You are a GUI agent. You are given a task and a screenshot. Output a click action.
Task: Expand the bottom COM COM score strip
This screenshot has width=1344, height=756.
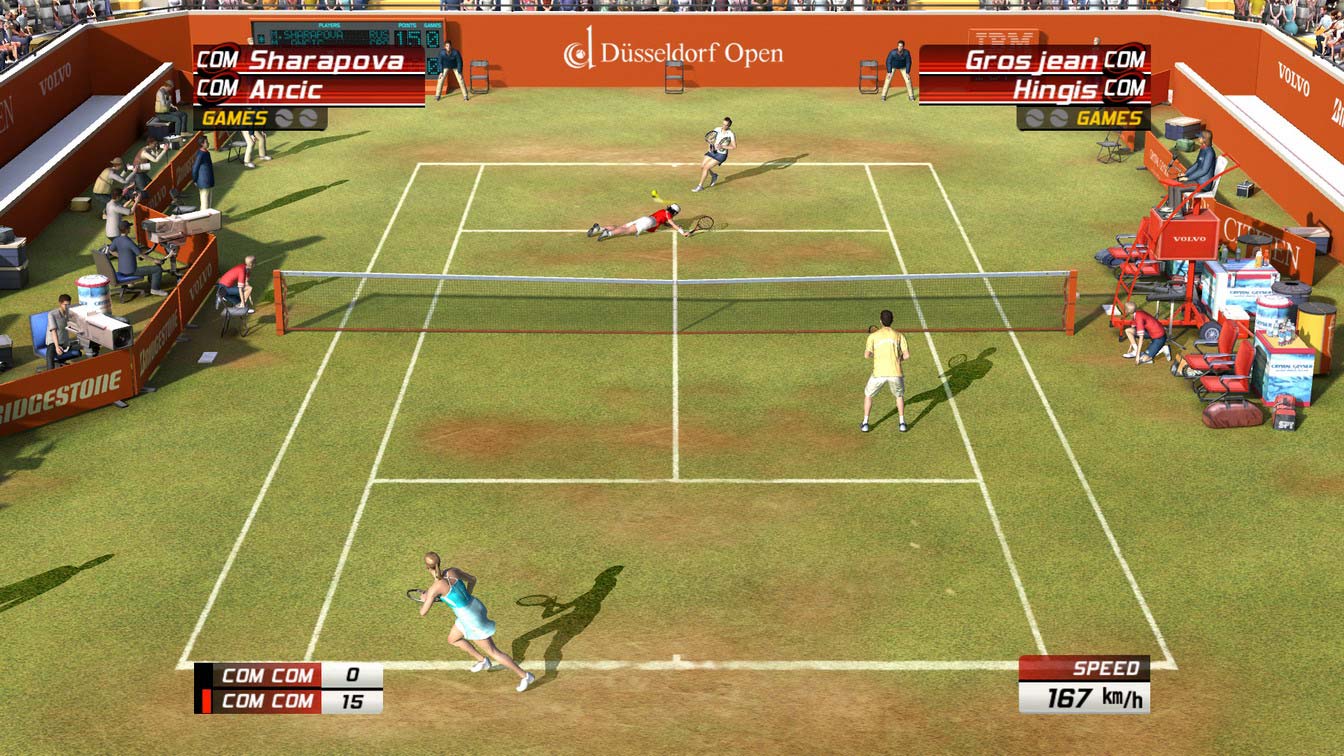(290, 690)
